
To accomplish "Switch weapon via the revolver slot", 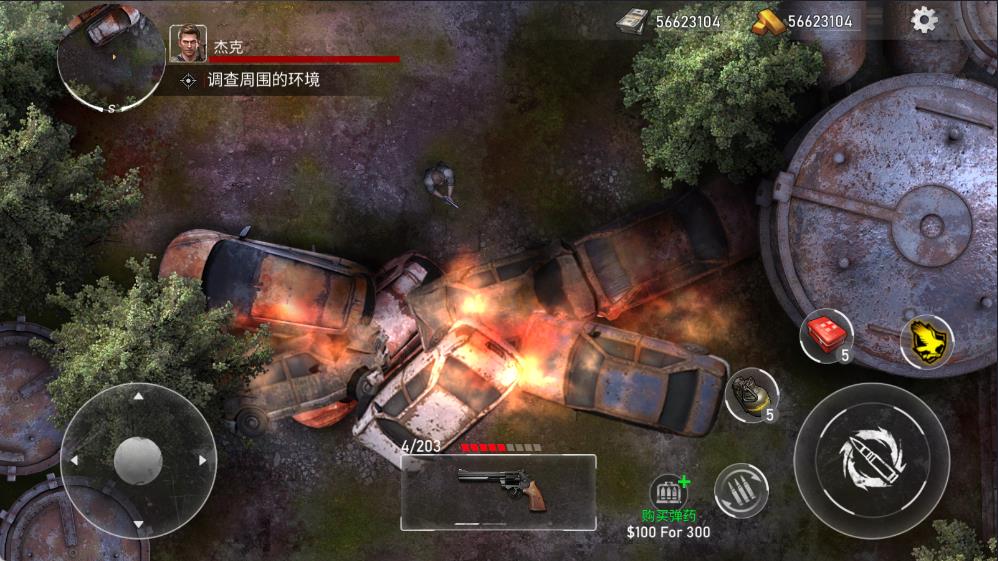I will pyautogui.click(x=498, y=492).
